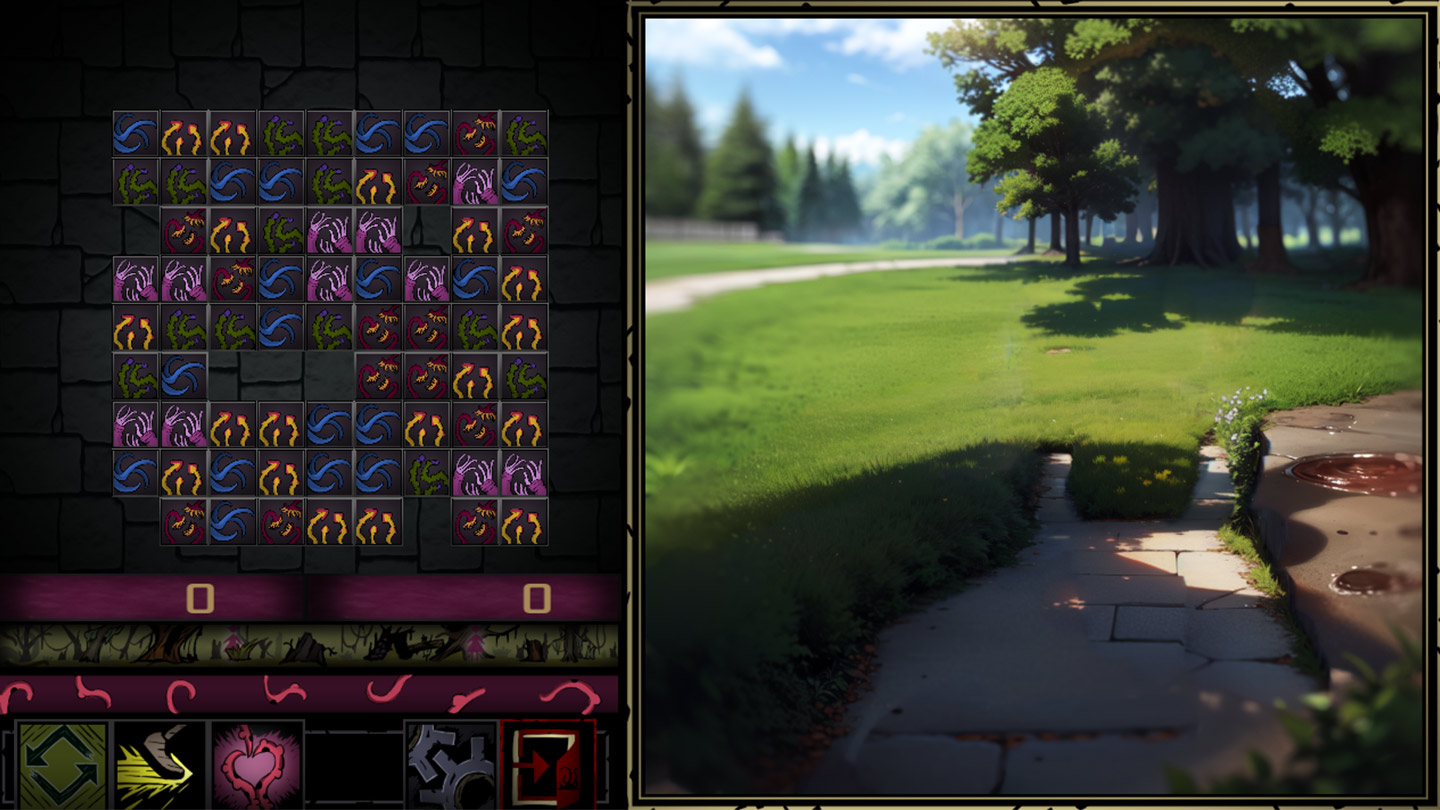The width and height of the screenshot is (1440, 810).
Task: Use the yellow arrow dash ability
Action: 160,765
